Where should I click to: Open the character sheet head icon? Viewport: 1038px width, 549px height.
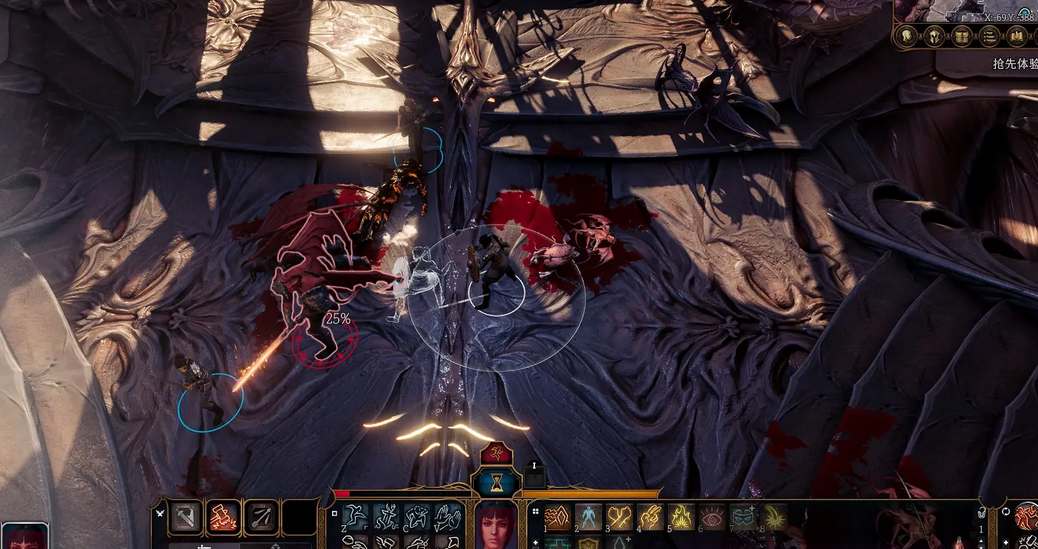point(907,37)
